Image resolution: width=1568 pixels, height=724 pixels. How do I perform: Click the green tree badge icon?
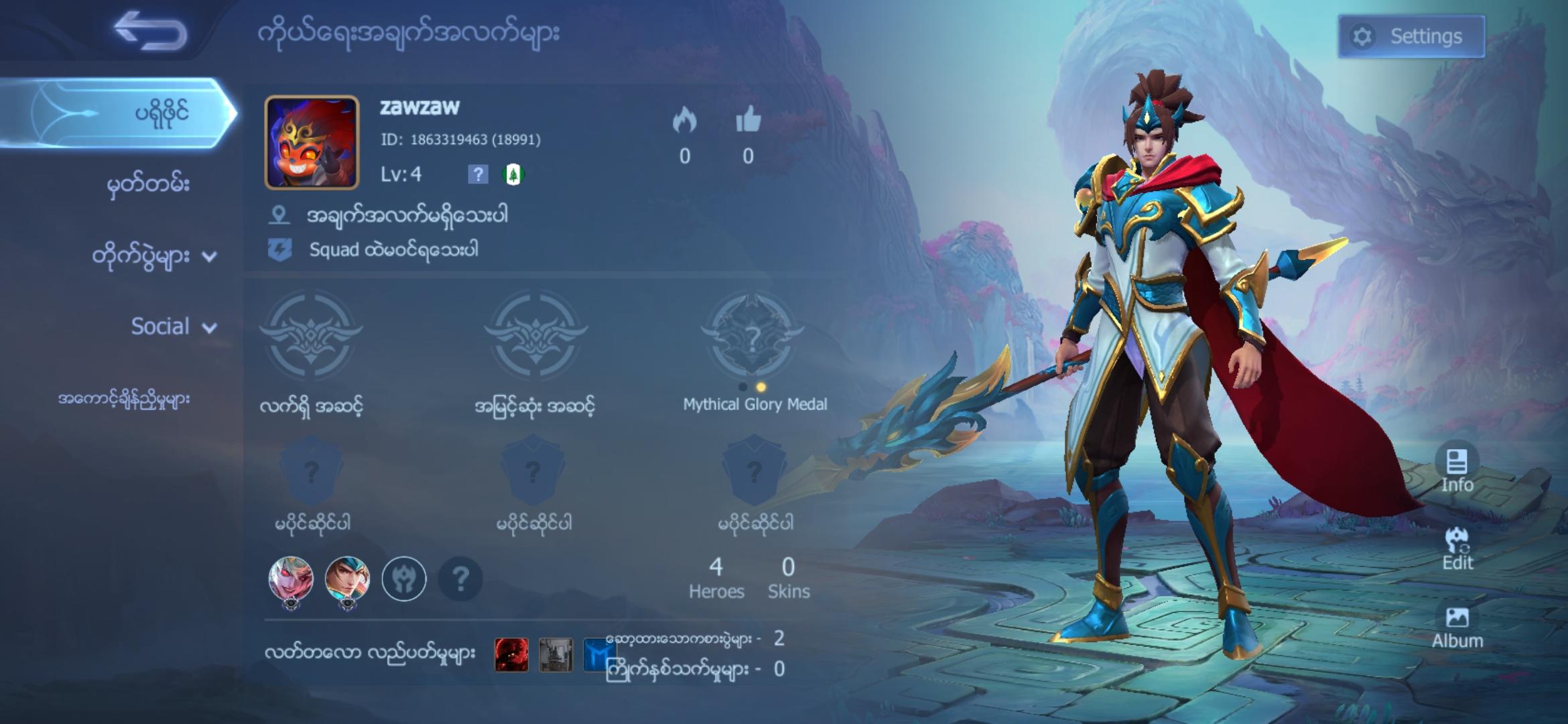[x=513, y=175]
